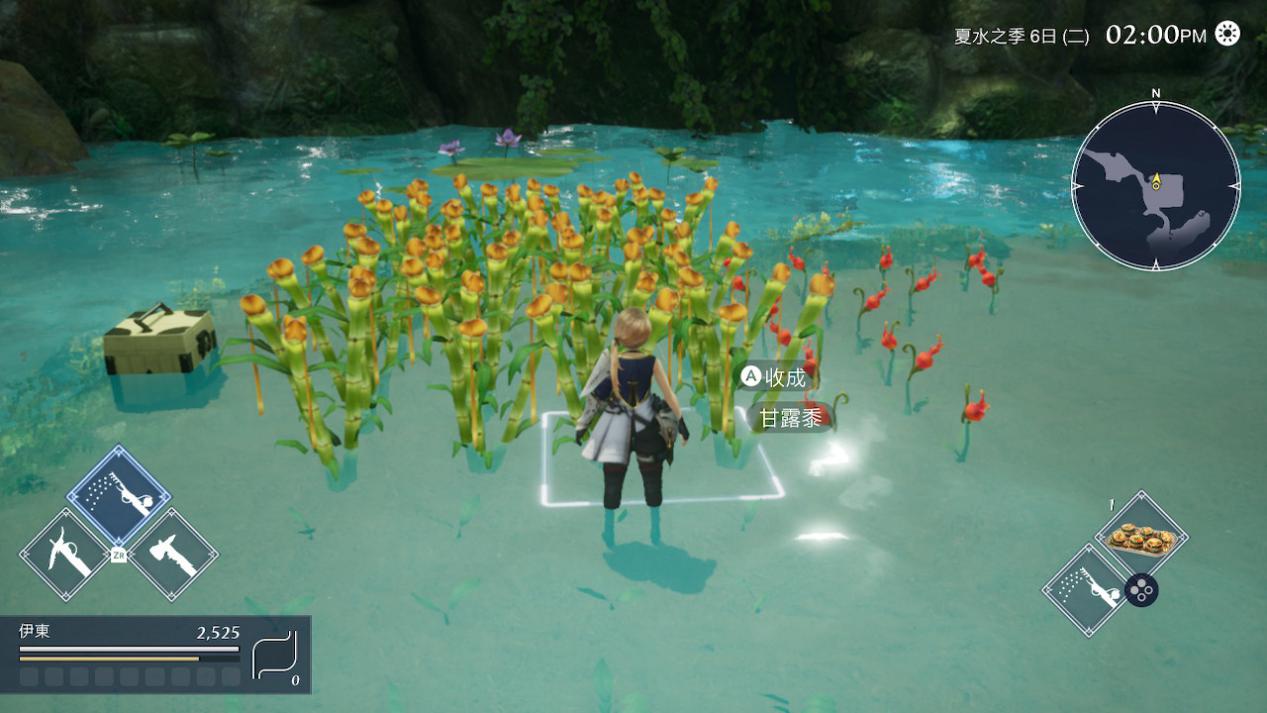Click the sunny weather icon by the clock
Image resolution: width=1267 pixels, height=713 pixels.
point(1227,34)
